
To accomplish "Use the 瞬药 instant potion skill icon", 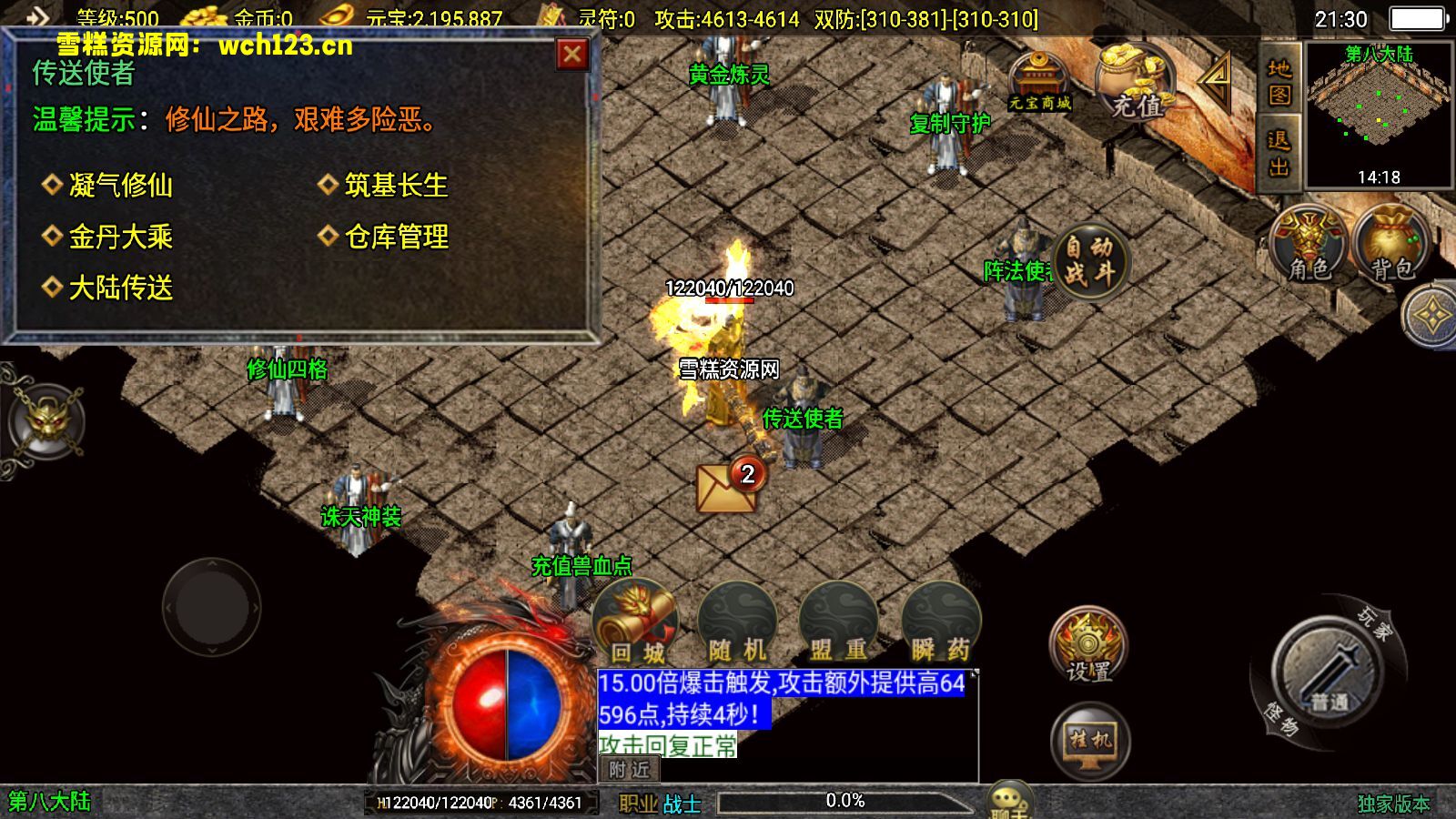I will click(x=943, y=619).
